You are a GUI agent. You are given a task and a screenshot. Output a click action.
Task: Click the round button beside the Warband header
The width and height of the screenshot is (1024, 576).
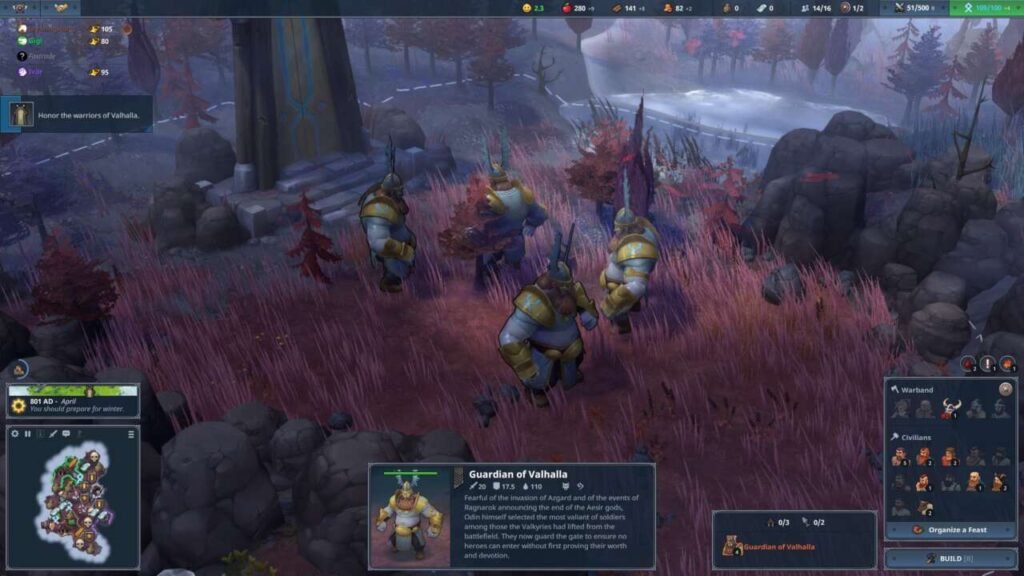[x=1005, y=388]
